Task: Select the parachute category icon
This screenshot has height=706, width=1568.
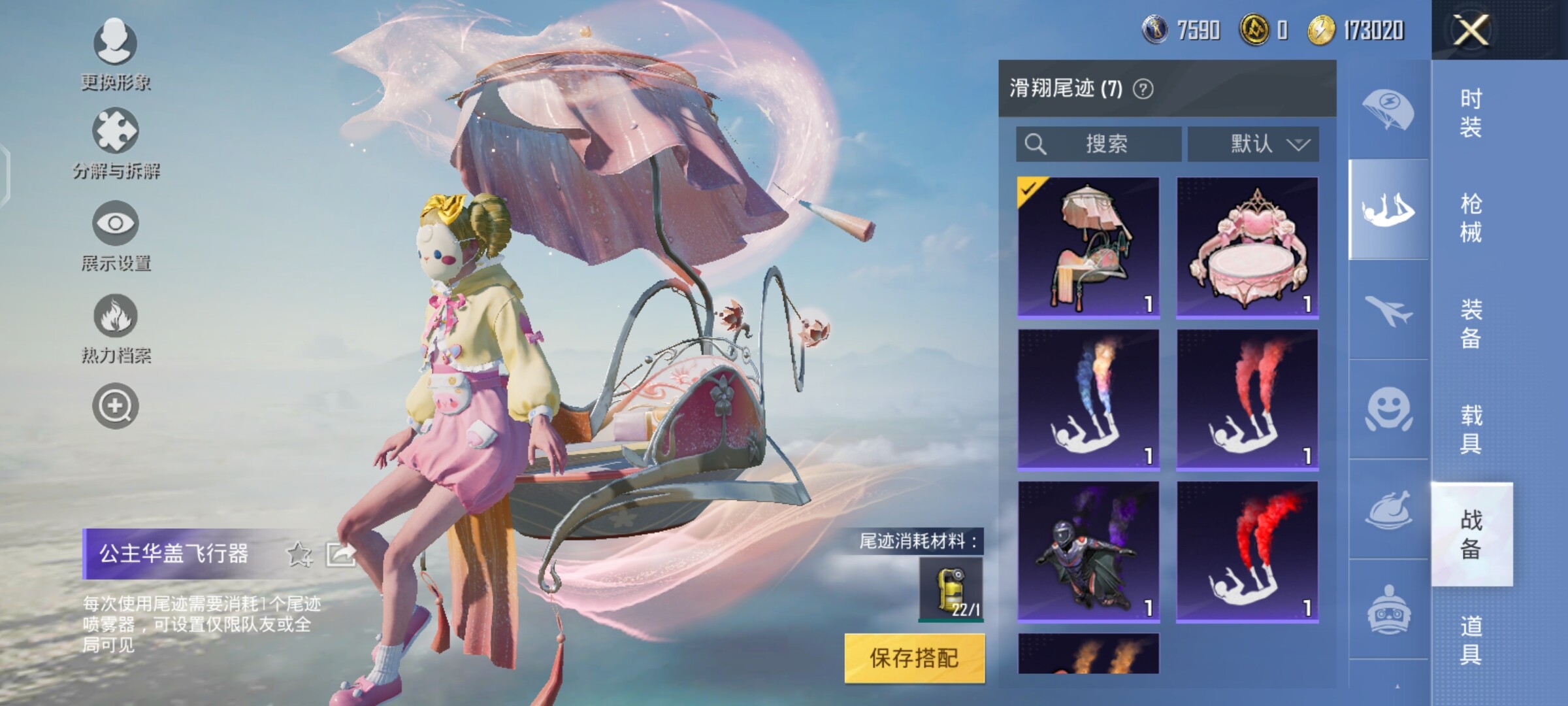Action: click(1388, 110)
